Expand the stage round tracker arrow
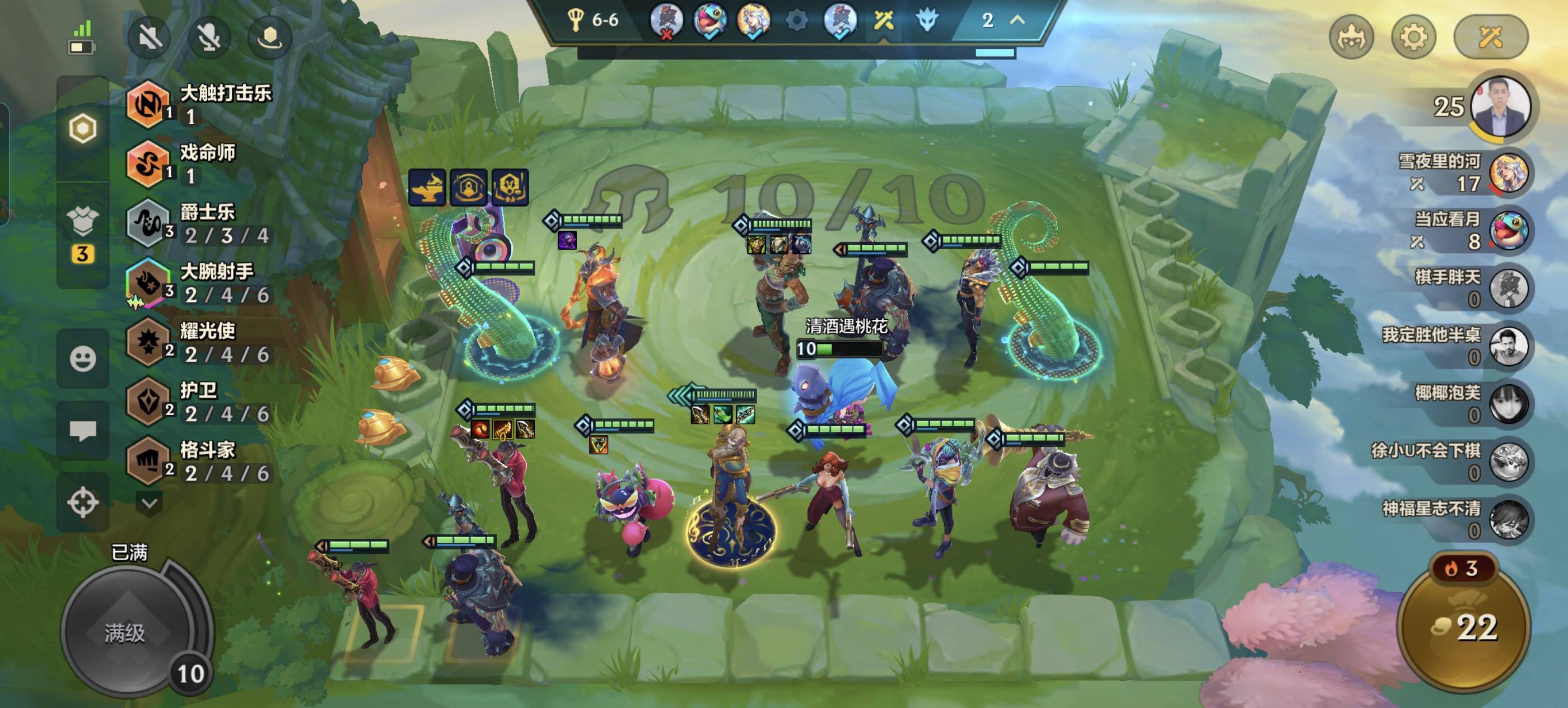 pyautogui.click(x=1017, y=20)
